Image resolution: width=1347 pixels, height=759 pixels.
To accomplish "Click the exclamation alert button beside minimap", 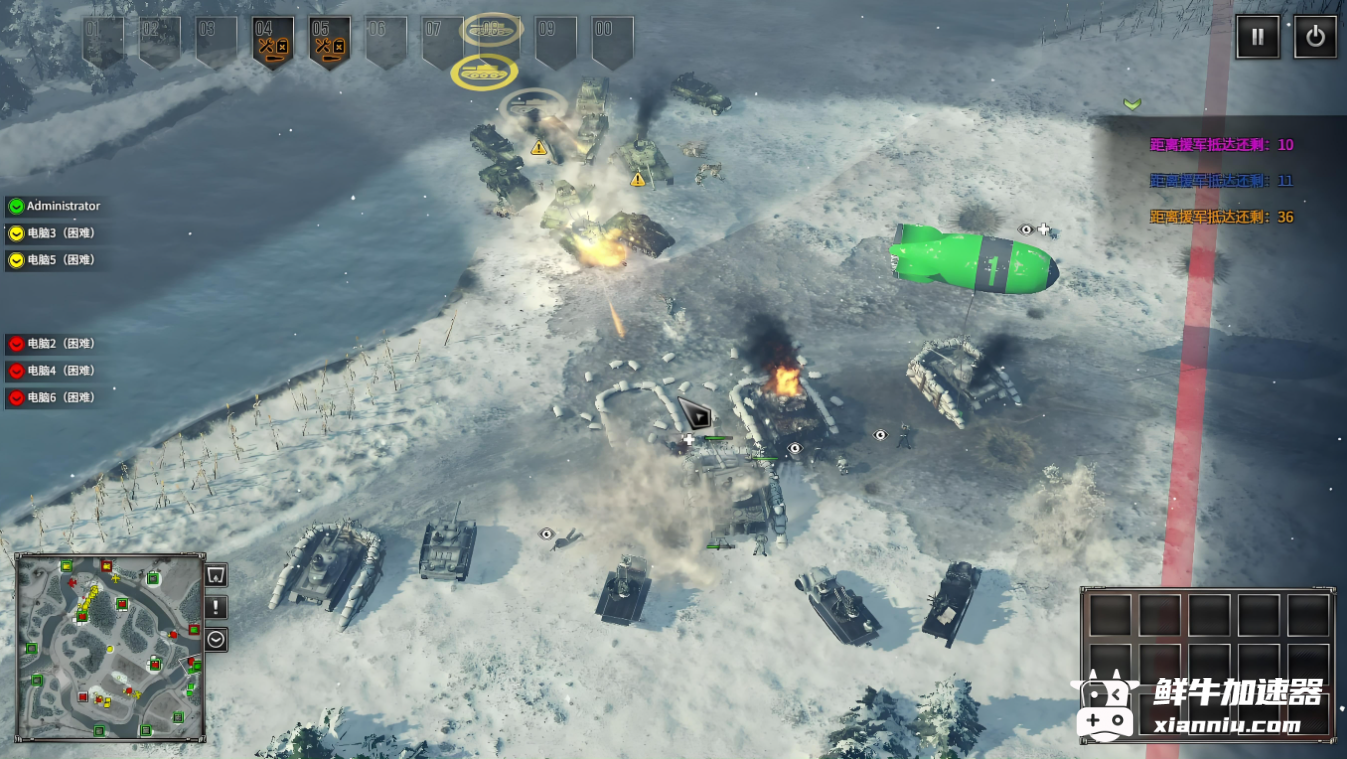I will tap(216, 607).
